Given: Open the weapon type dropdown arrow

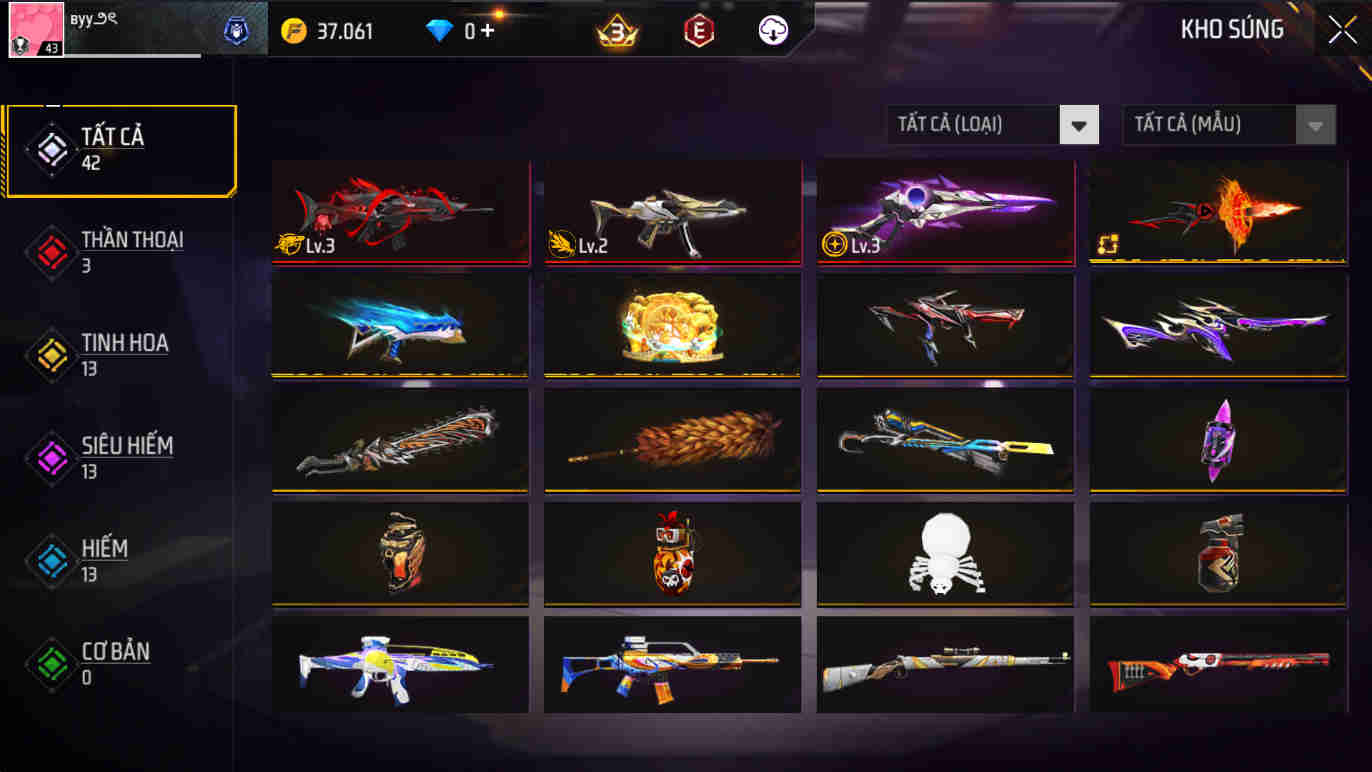Looking at the screenshot, I should [1078, 124].
